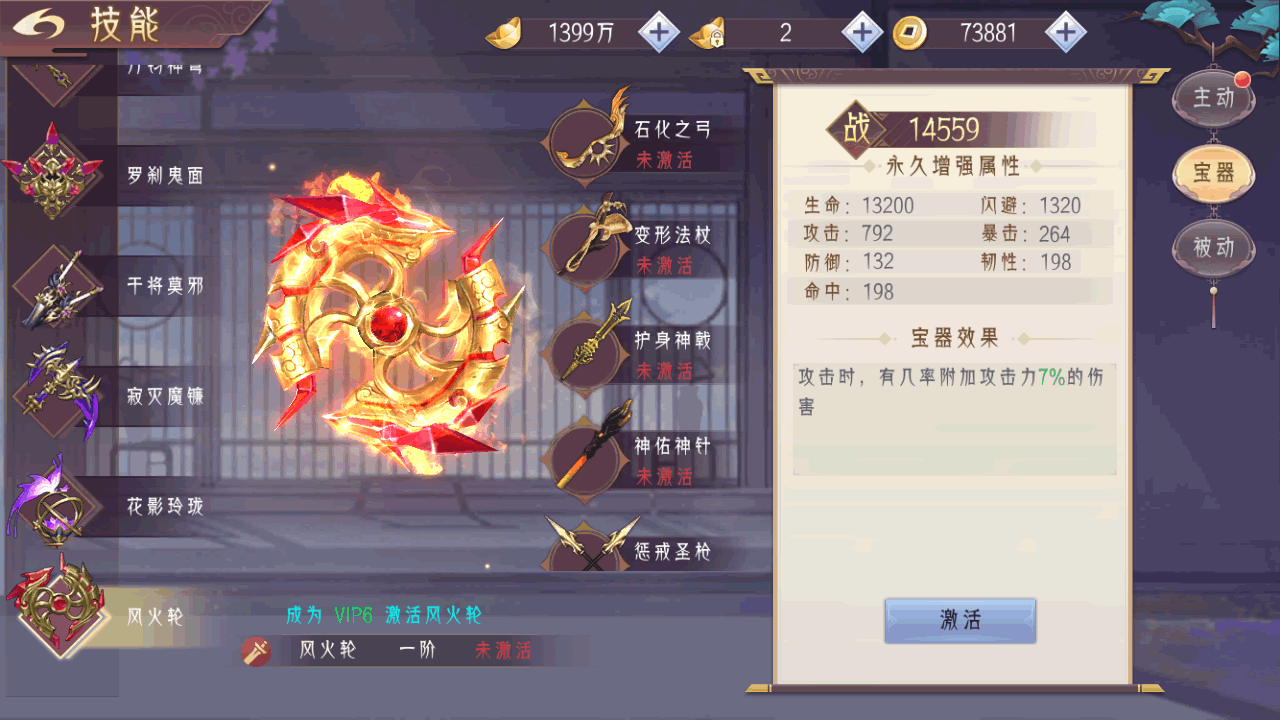Select 寂灭魔镰 in the list

55,395
